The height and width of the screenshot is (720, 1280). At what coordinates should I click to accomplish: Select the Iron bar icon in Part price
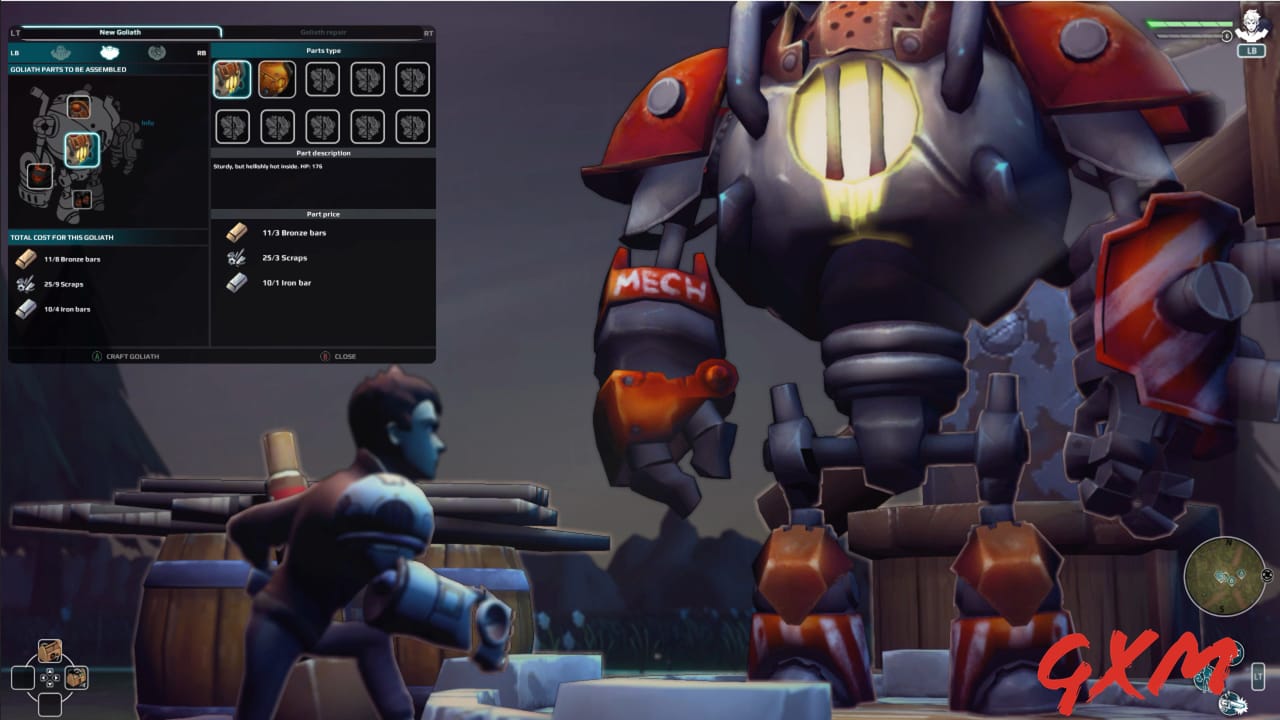[236, 283]
